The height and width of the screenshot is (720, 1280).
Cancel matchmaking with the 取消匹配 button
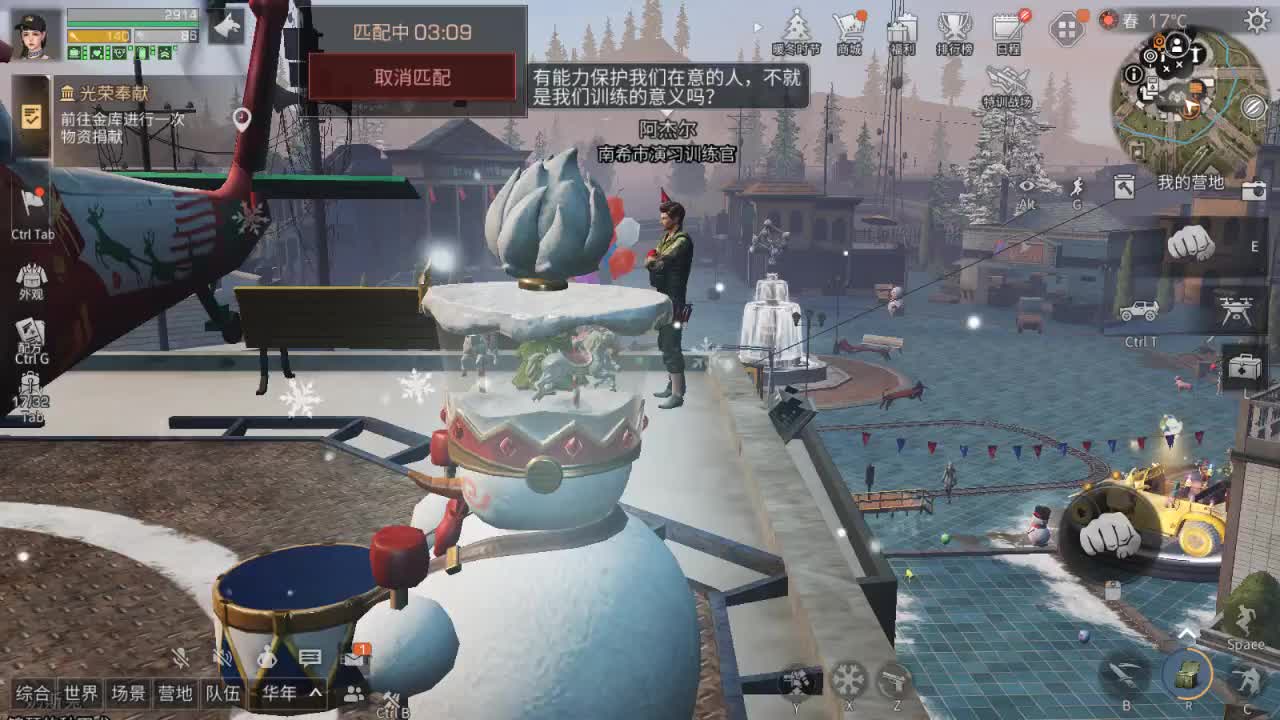click(412, 78)
